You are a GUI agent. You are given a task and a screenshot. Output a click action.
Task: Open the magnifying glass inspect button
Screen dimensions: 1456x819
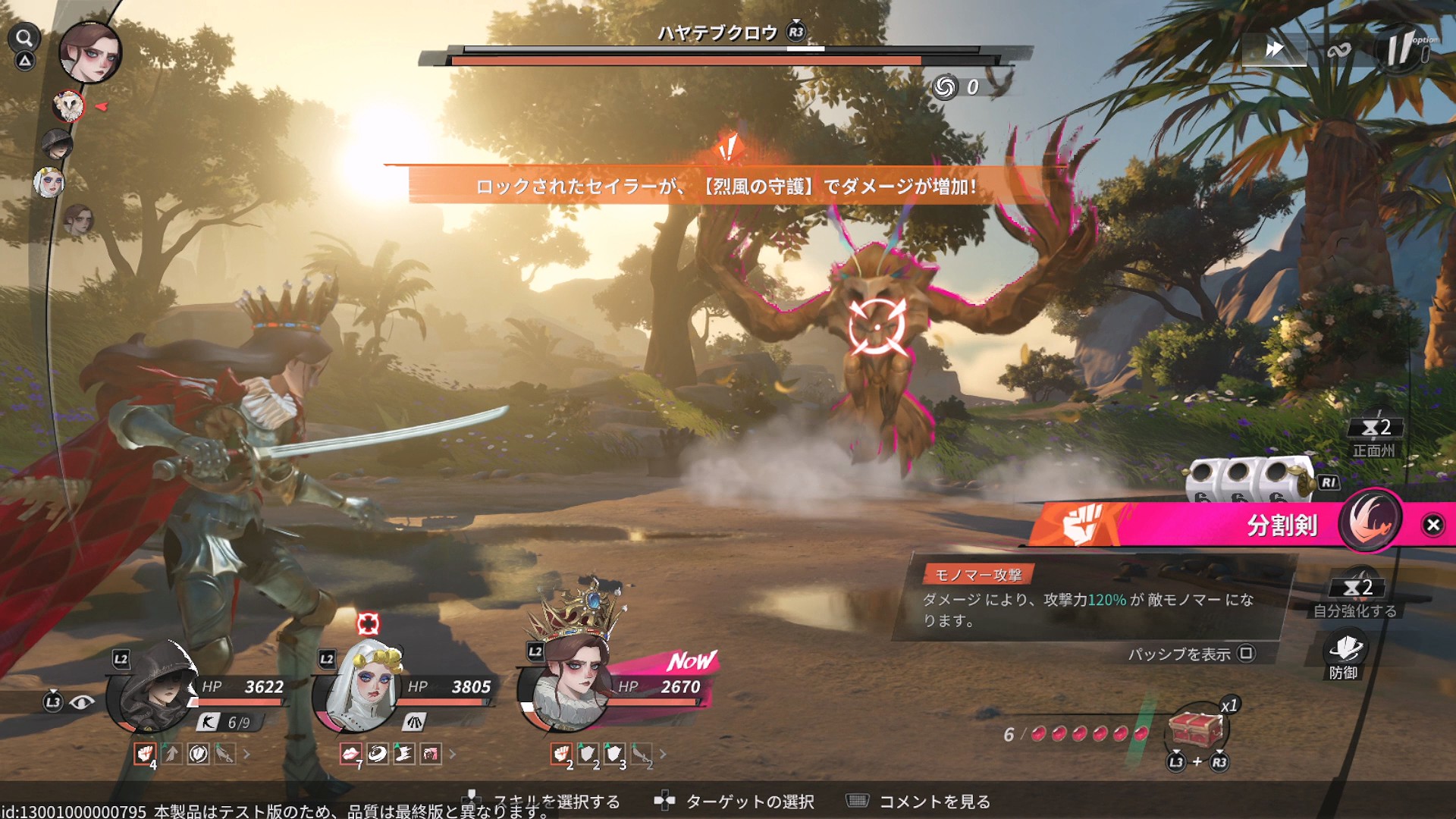pos(24,38)
